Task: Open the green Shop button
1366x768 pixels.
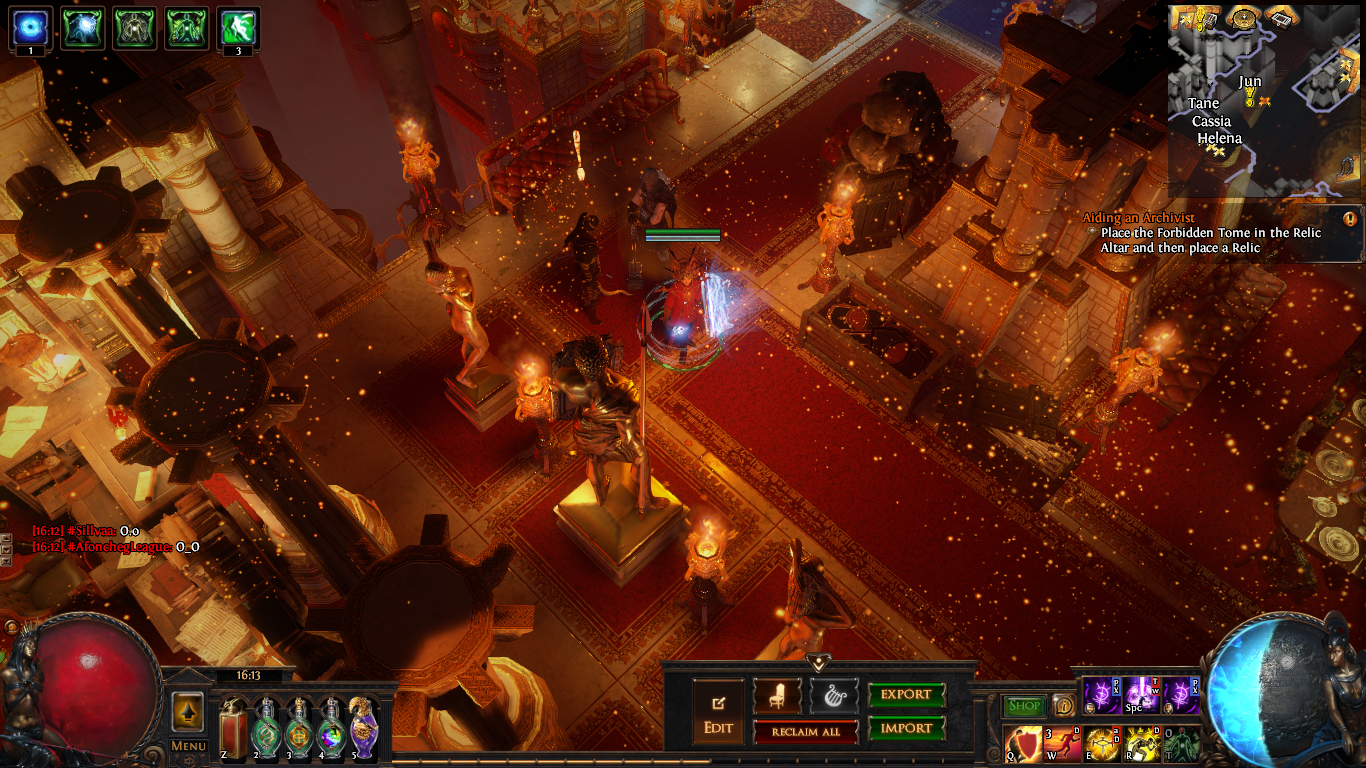Action: (x=1024, y=706)
